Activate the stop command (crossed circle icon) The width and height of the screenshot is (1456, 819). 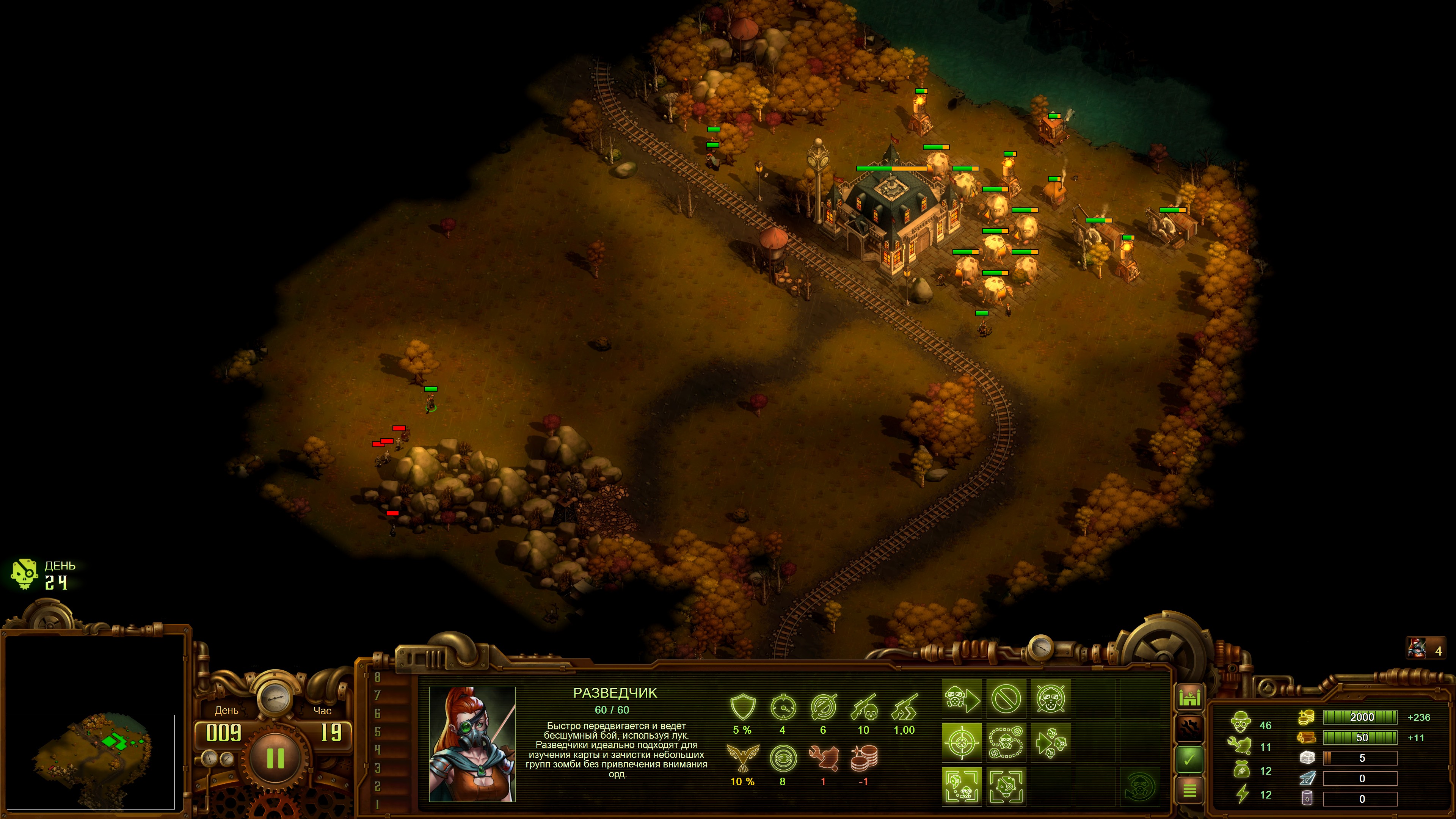coord(1006,698)
